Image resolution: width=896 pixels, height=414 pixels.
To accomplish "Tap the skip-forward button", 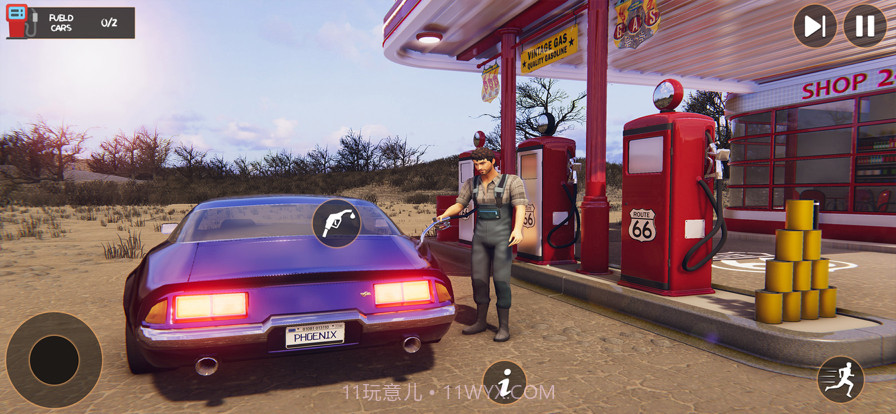I will [x=815, y=26].
